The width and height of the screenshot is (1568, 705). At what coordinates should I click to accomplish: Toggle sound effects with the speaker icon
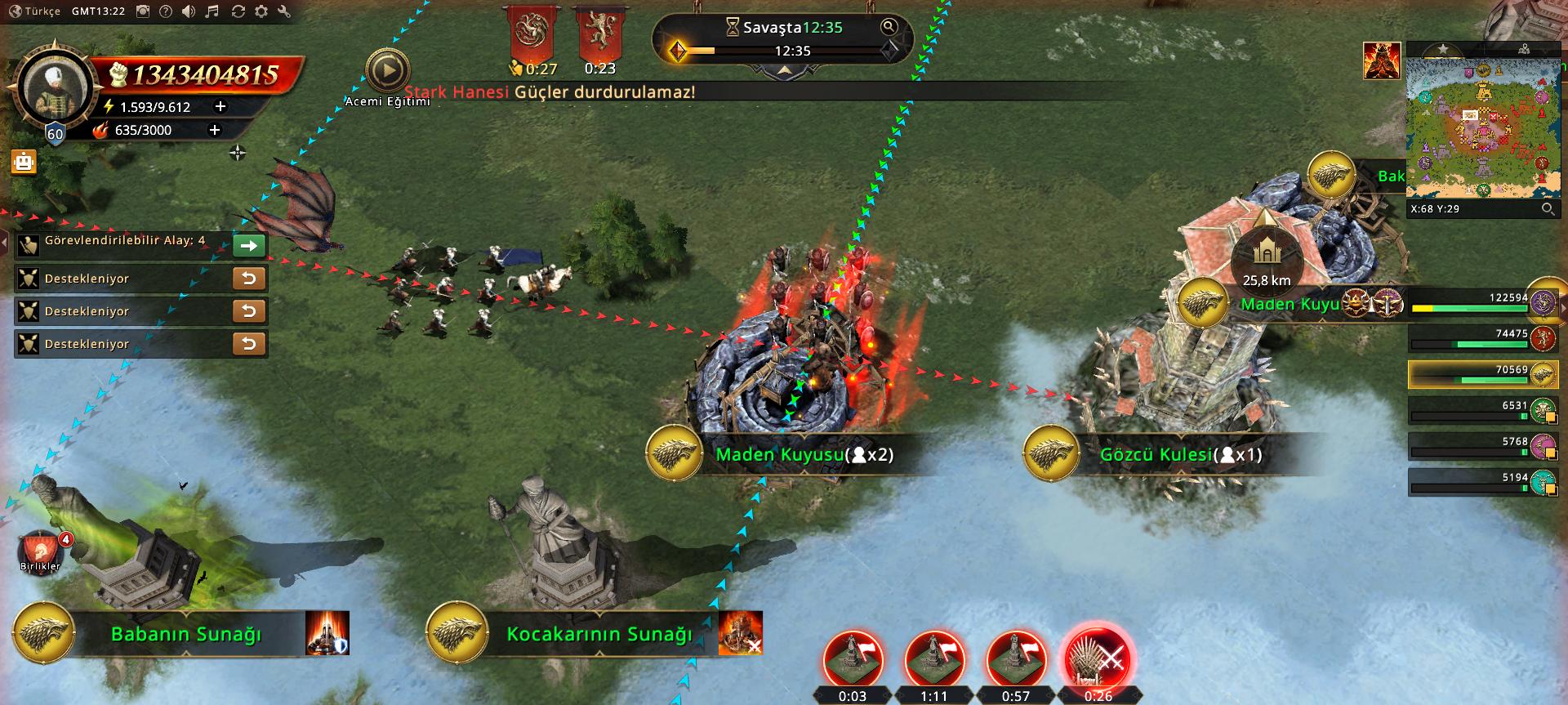point(189,11)
